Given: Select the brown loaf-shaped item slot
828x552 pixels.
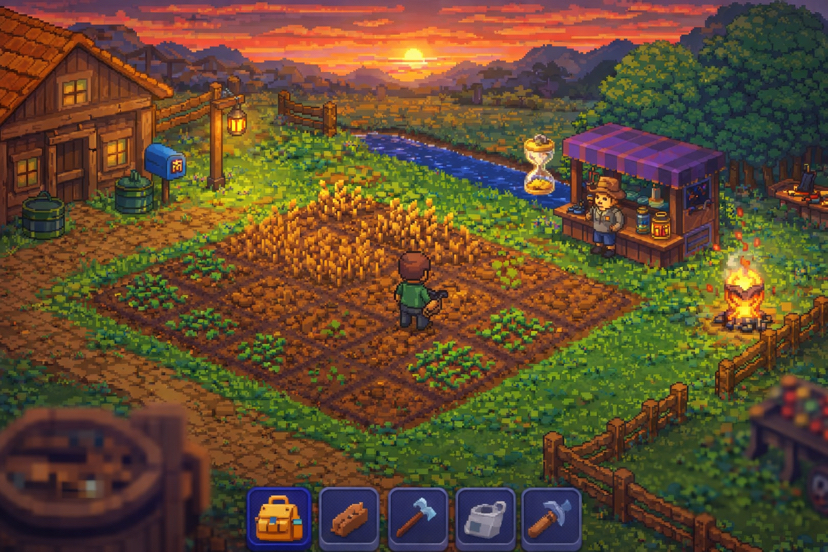Looking at the screenshot, I should (x=348, y=518).
